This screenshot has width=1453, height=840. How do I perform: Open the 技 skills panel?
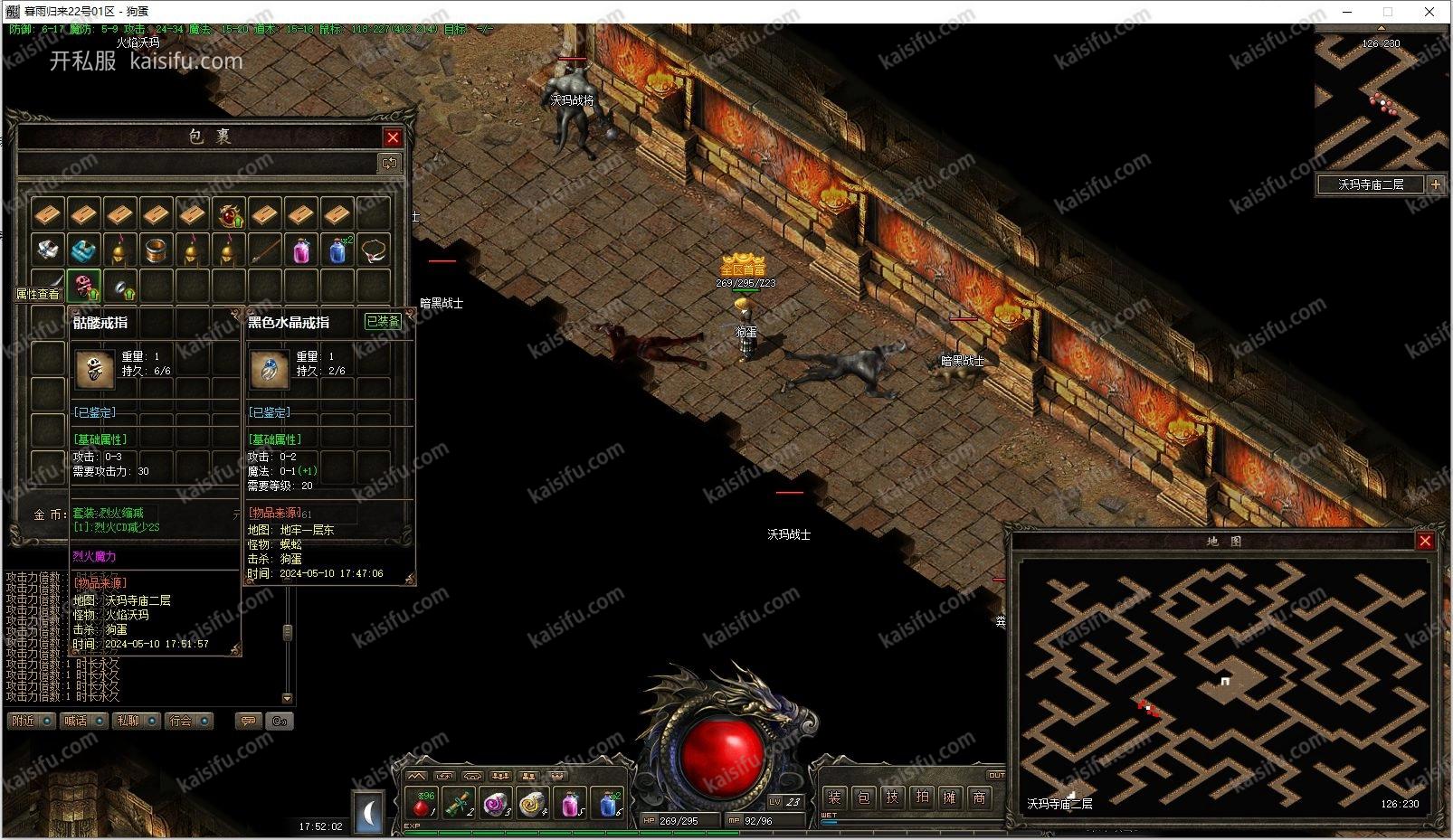(892, 798)
